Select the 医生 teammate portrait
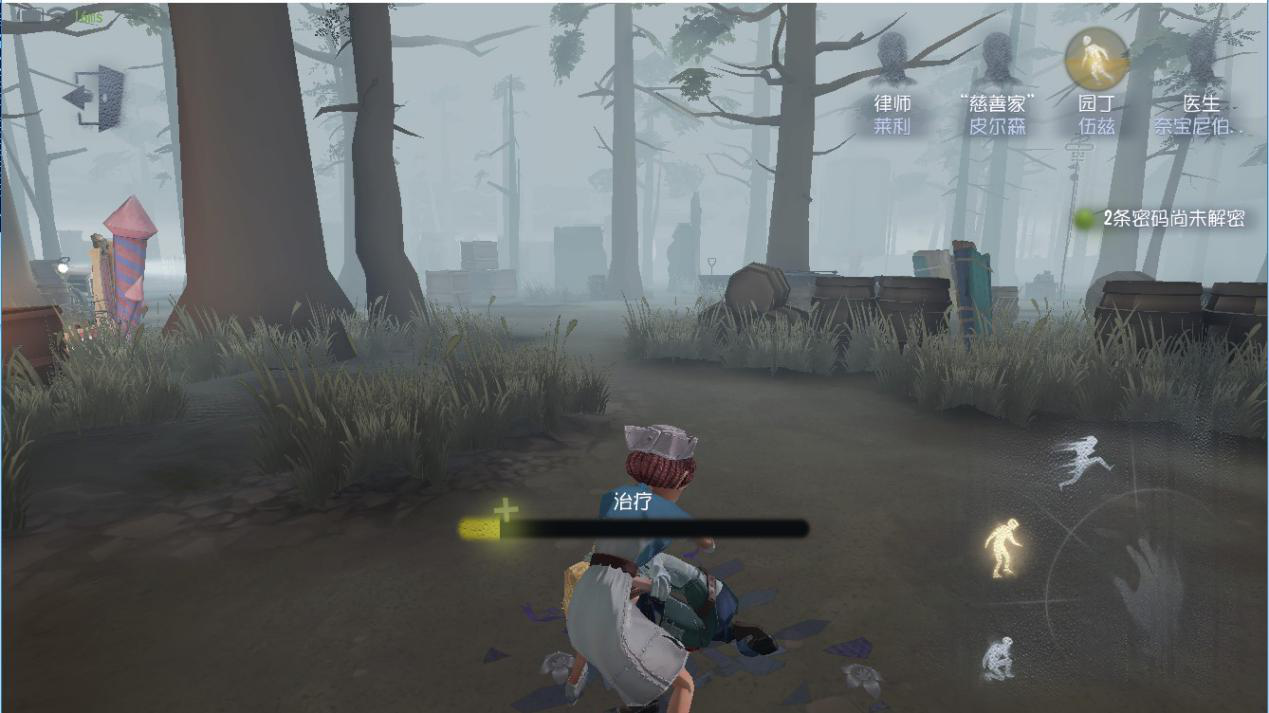The image size is (1269, 713). click(1200, 62)
